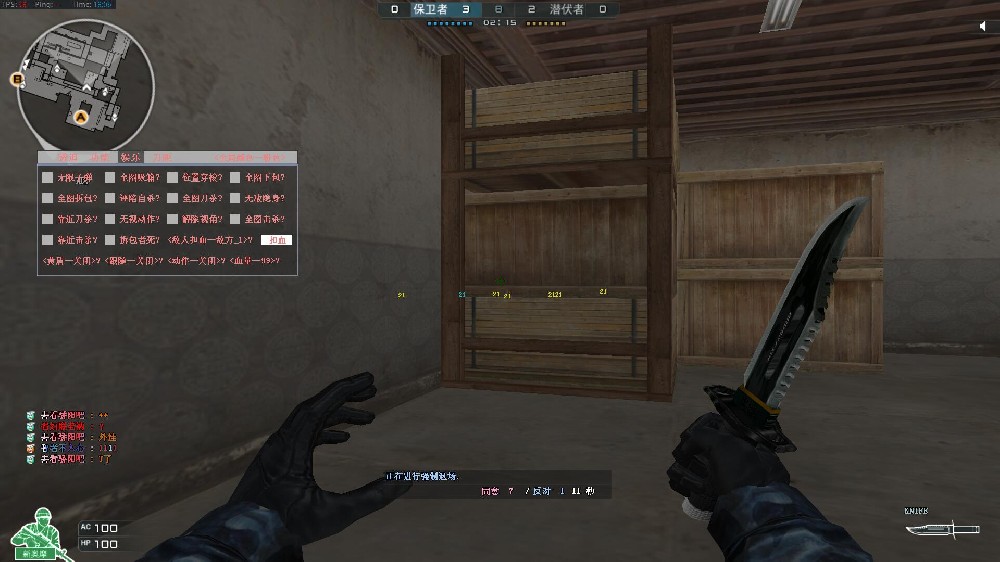Check the 全图刀杀 box

click(173, 198)
